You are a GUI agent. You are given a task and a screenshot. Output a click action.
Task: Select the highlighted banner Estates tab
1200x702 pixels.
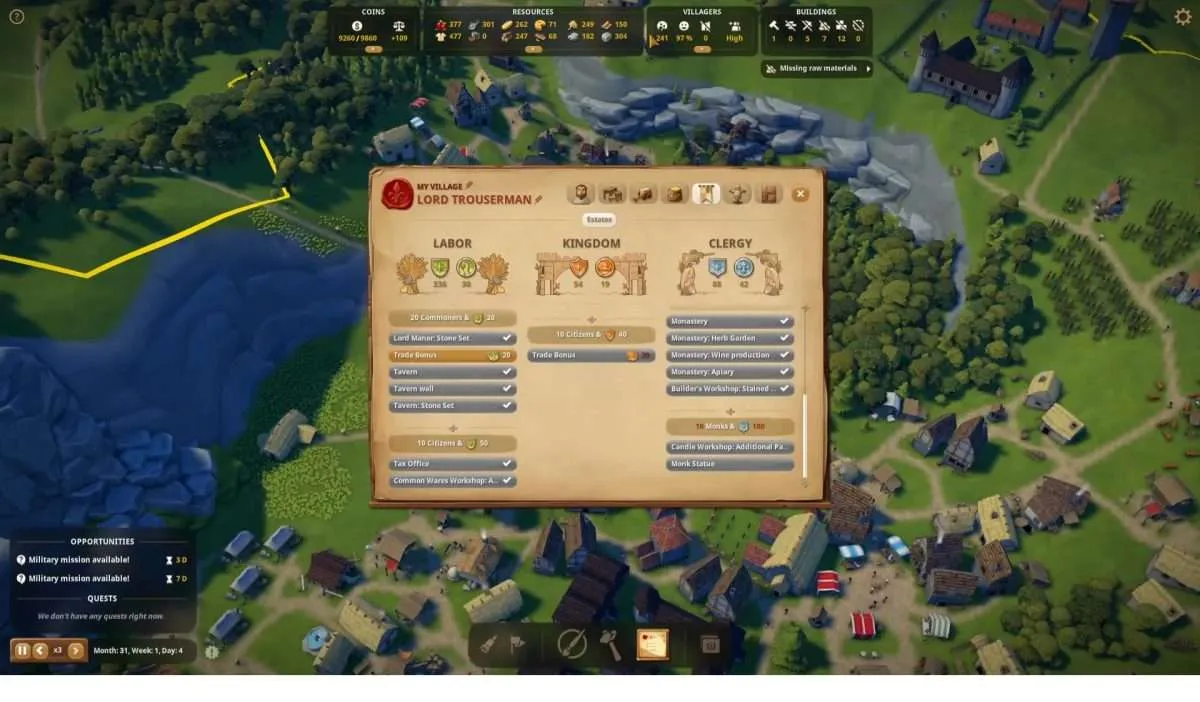pyautogui.click(x=706, y=194)
